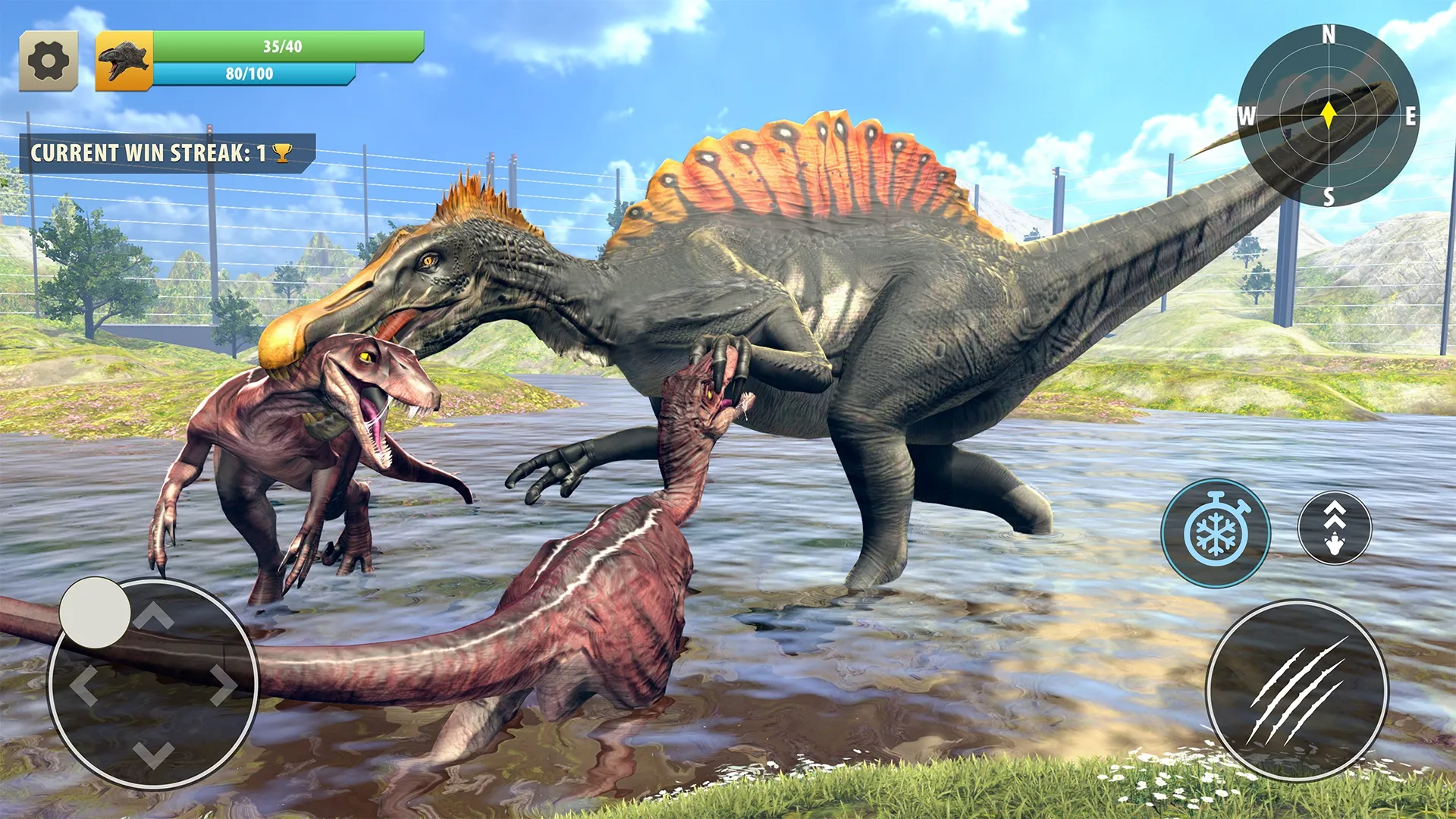Screen dimensions: 1456x819
Task: Click the Current Win Streak trophy banner
Action: (x=165, y=153)
